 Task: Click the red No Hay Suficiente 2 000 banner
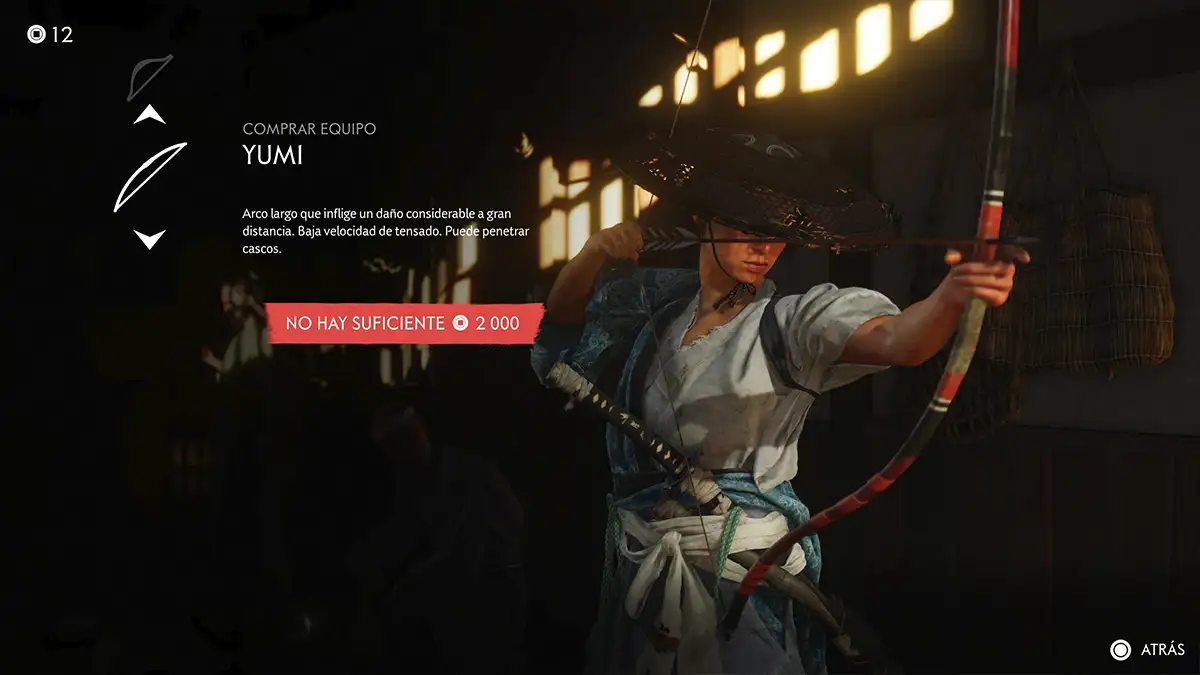pos(404,323)
